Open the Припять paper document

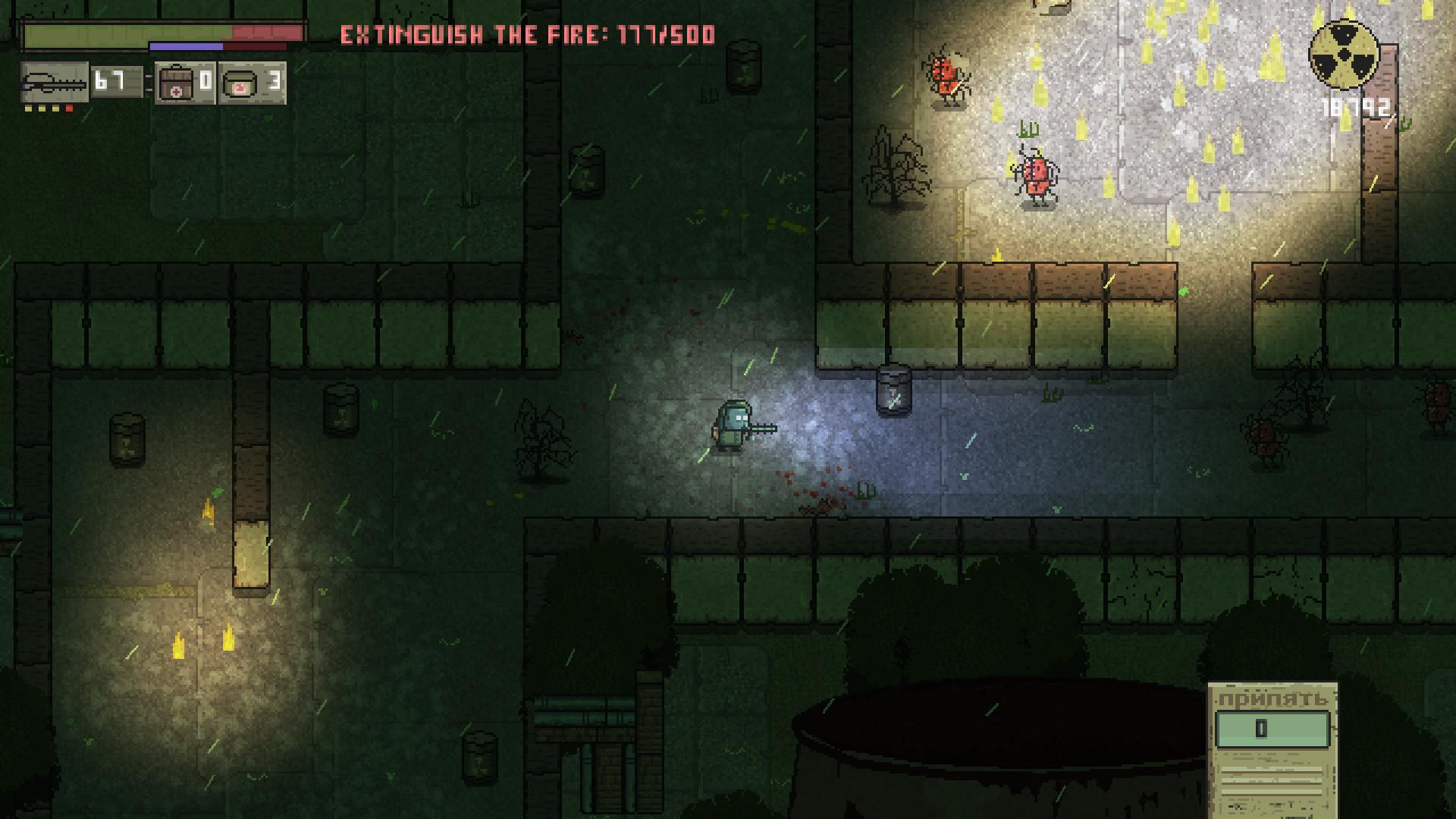[x=1272, y=748]
